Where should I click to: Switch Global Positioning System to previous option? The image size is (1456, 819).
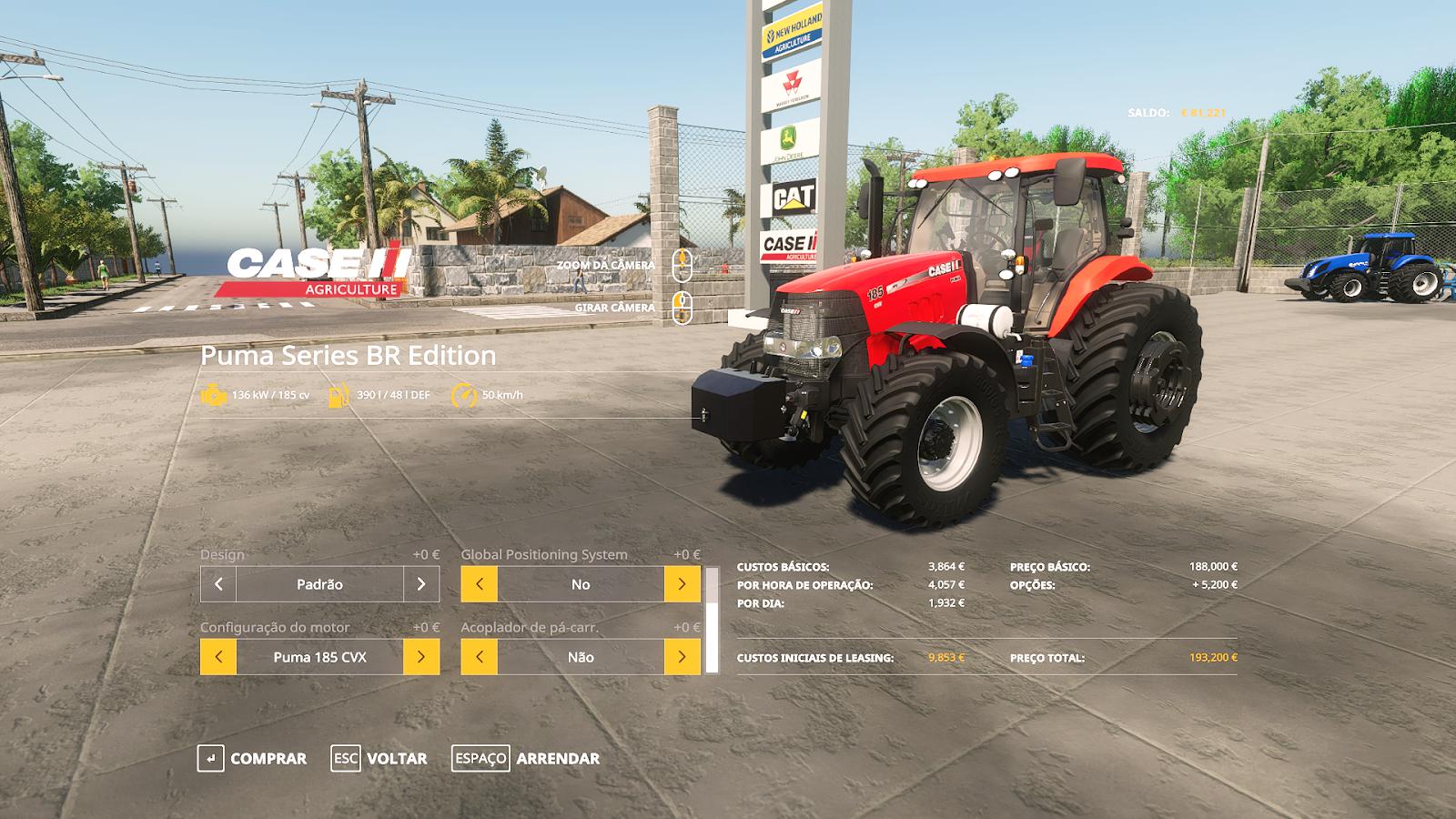click(x=480, y=584)
